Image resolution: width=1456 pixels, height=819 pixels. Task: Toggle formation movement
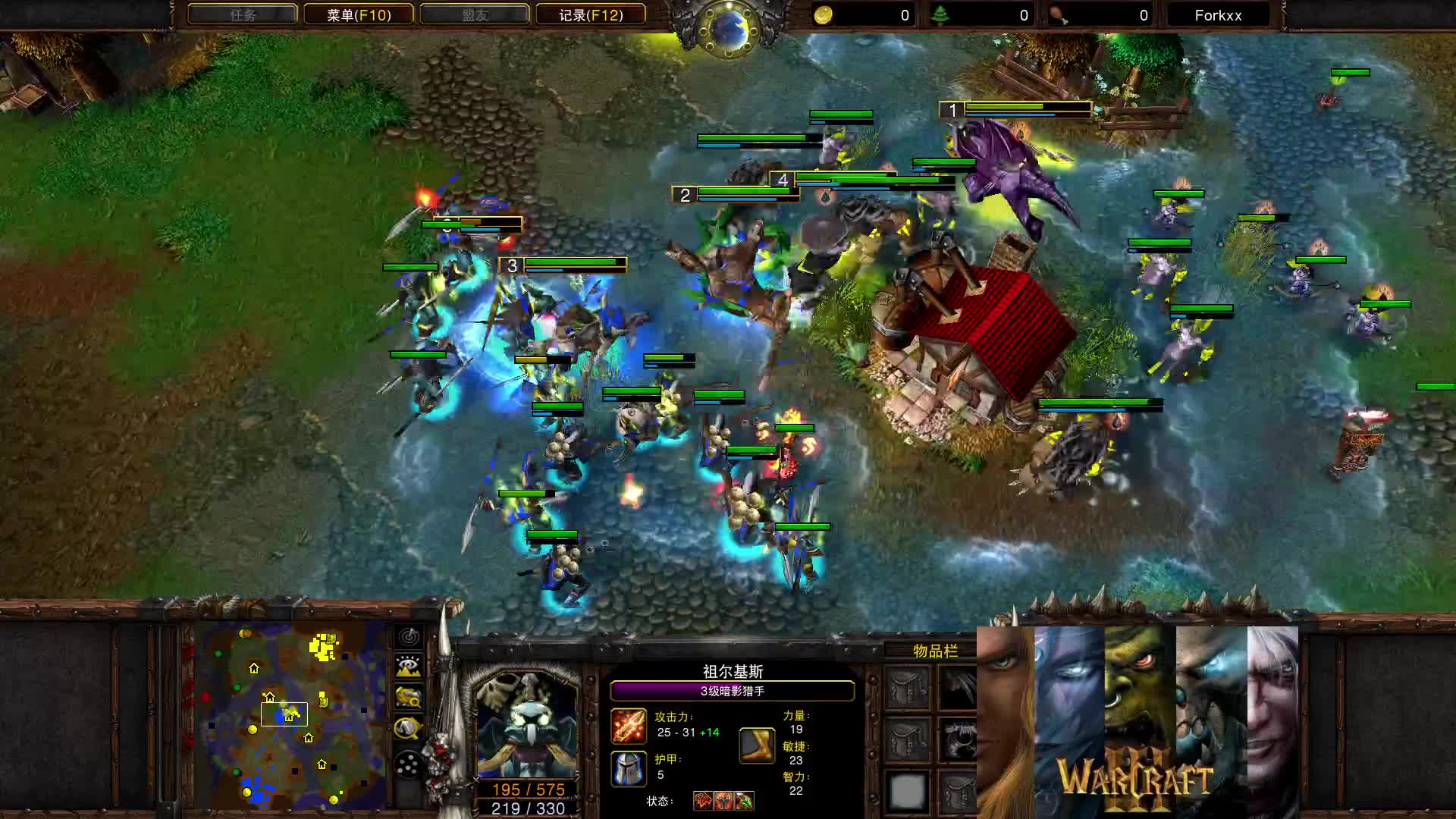click(408, 764)
